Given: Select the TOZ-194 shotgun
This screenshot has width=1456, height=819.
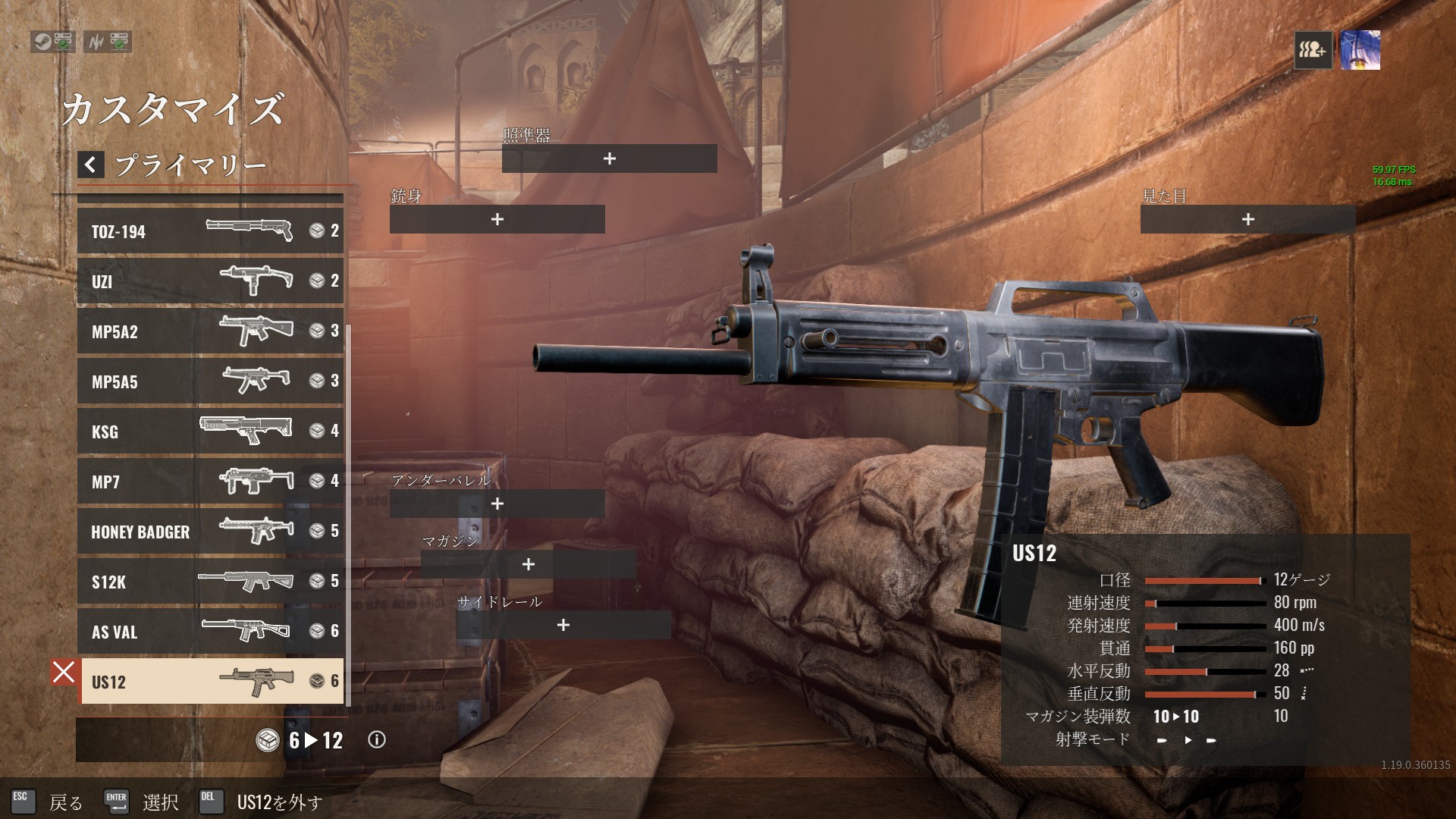Looking at the screenshot, I should [x=210, y=231].
